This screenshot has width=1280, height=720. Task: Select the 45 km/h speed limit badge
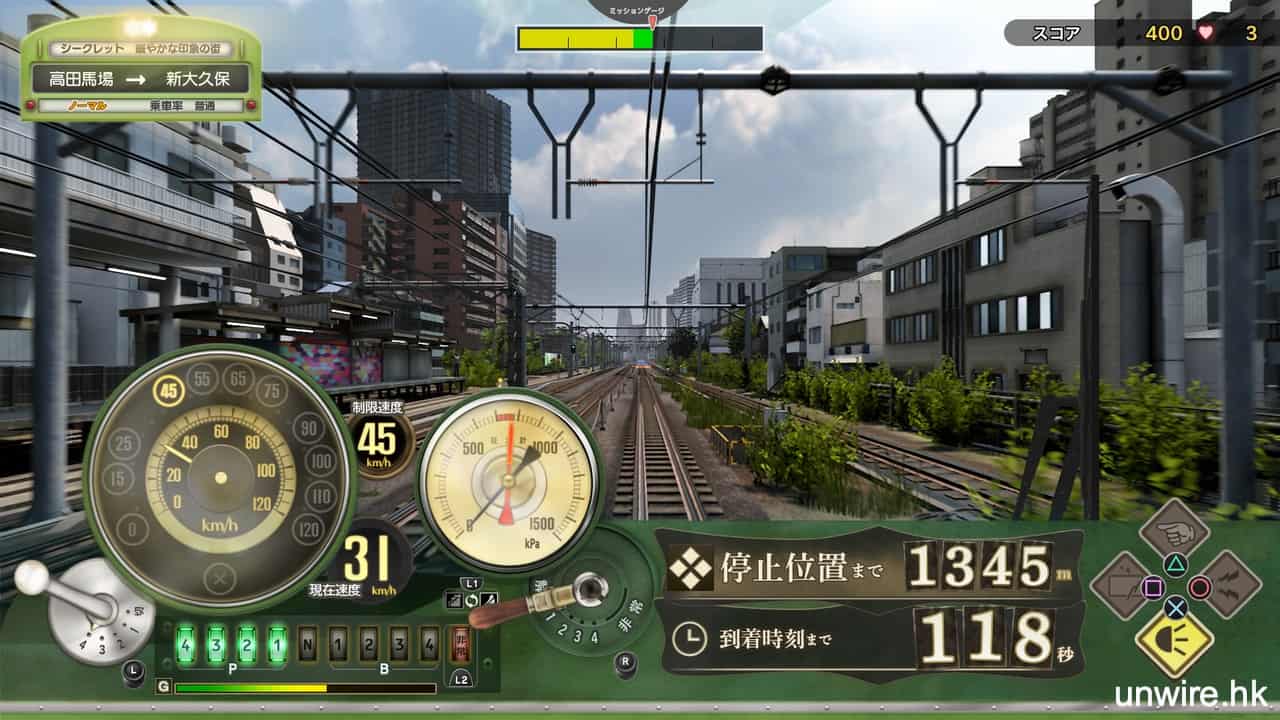pos(377,440)
